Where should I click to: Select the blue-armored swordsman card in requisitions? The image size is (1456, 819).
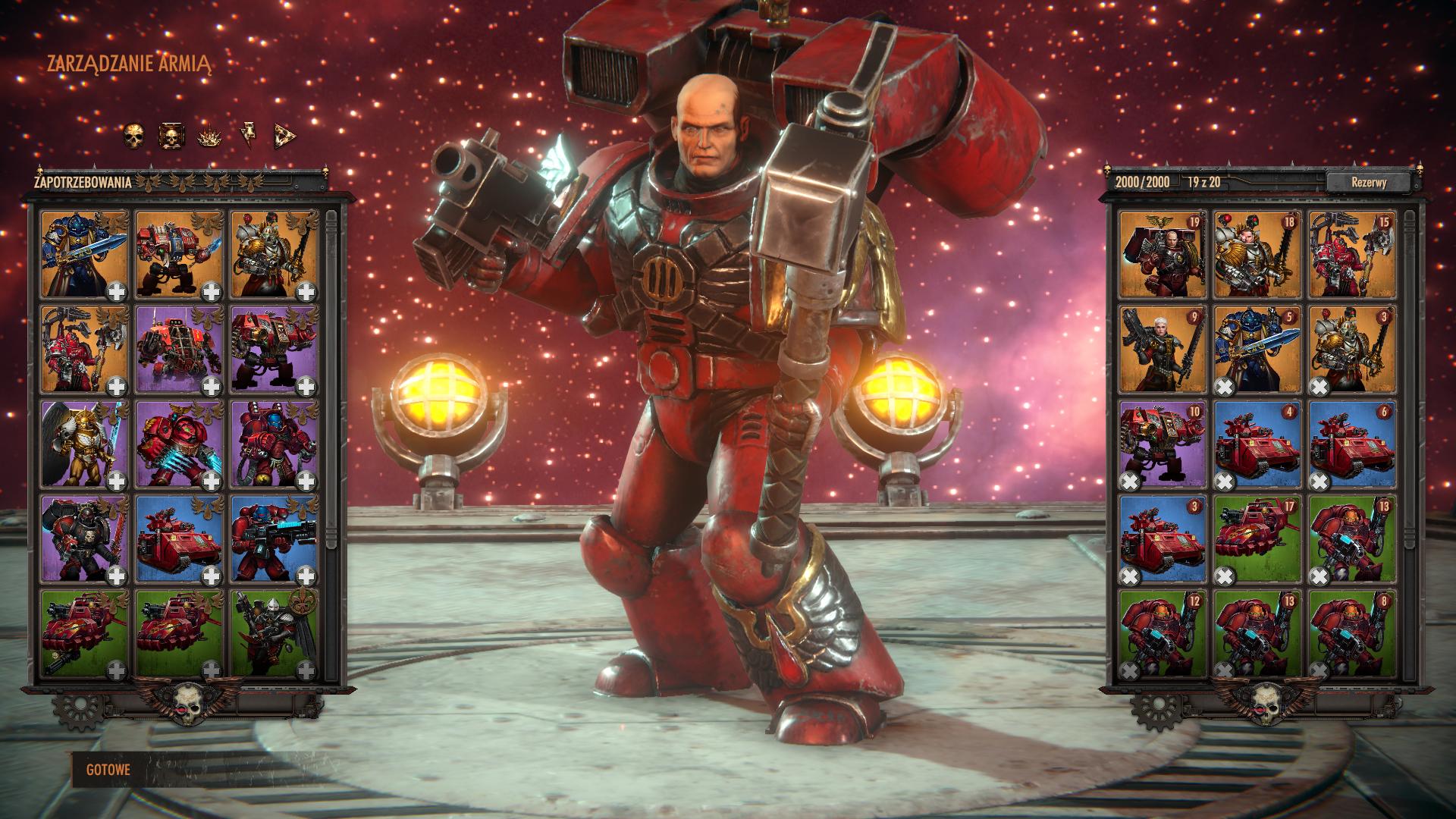[83, 254]
